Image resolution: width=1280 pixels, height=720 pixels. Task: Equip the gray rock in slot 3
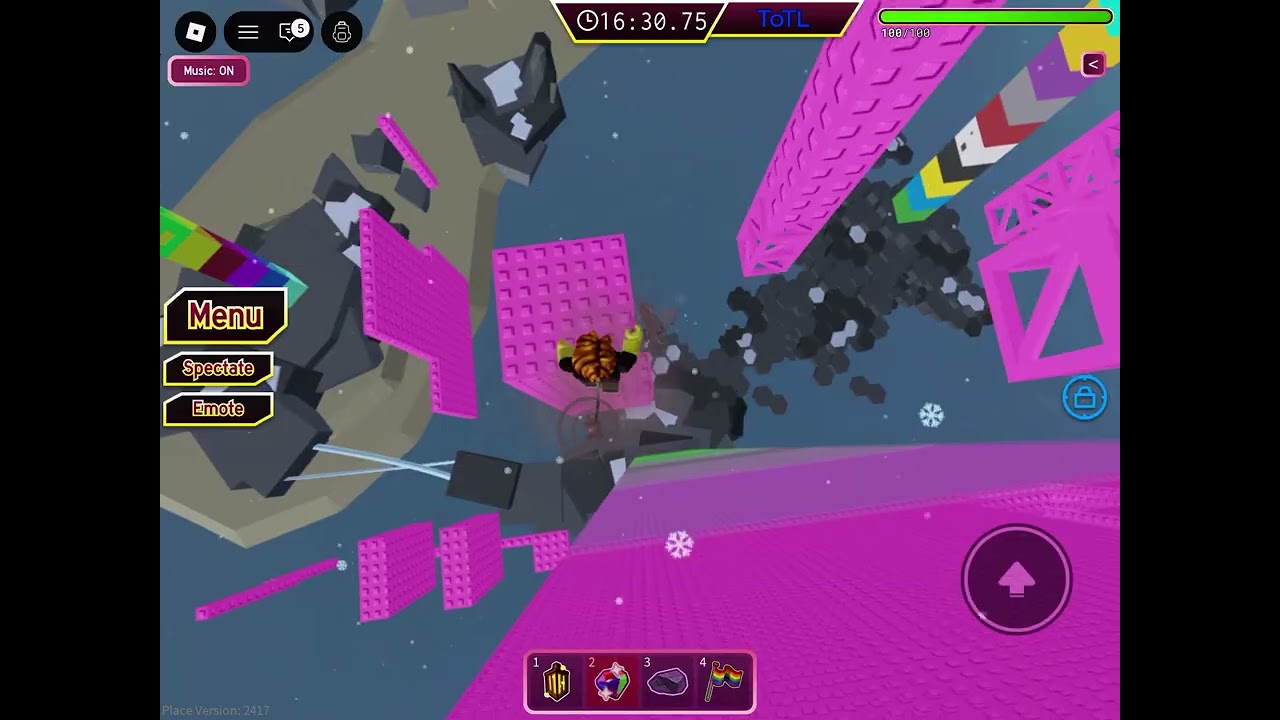coord(667,682)
